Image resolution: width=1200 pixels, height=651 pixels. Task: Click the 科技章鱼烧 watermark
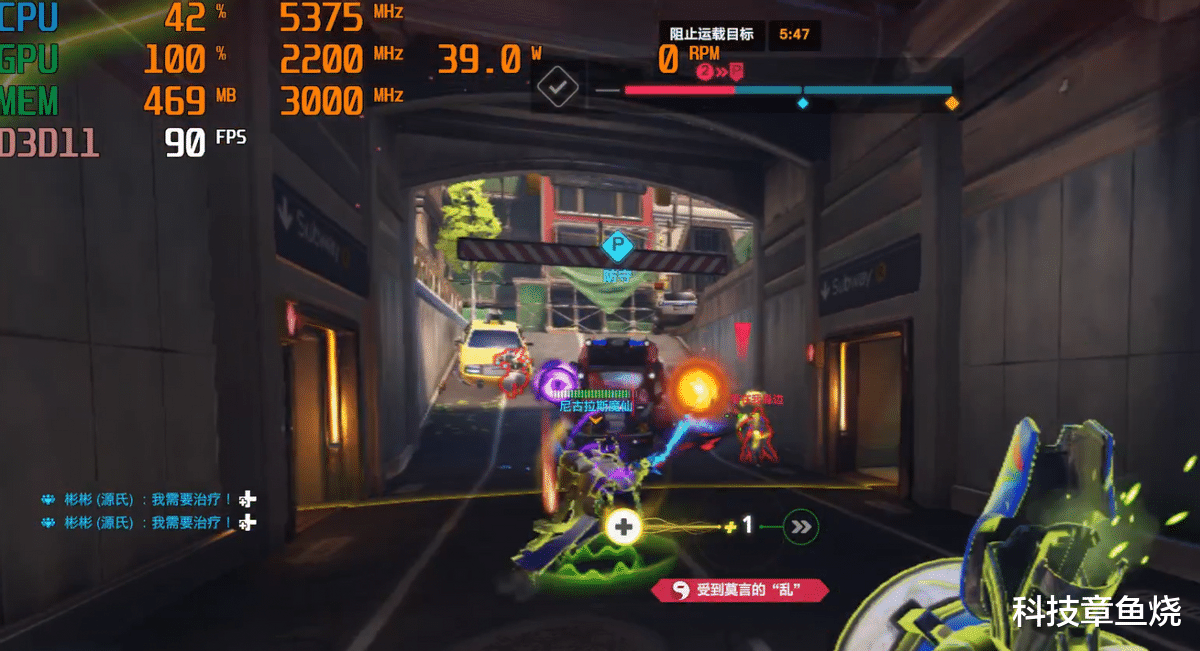(x=1096, y=610)
